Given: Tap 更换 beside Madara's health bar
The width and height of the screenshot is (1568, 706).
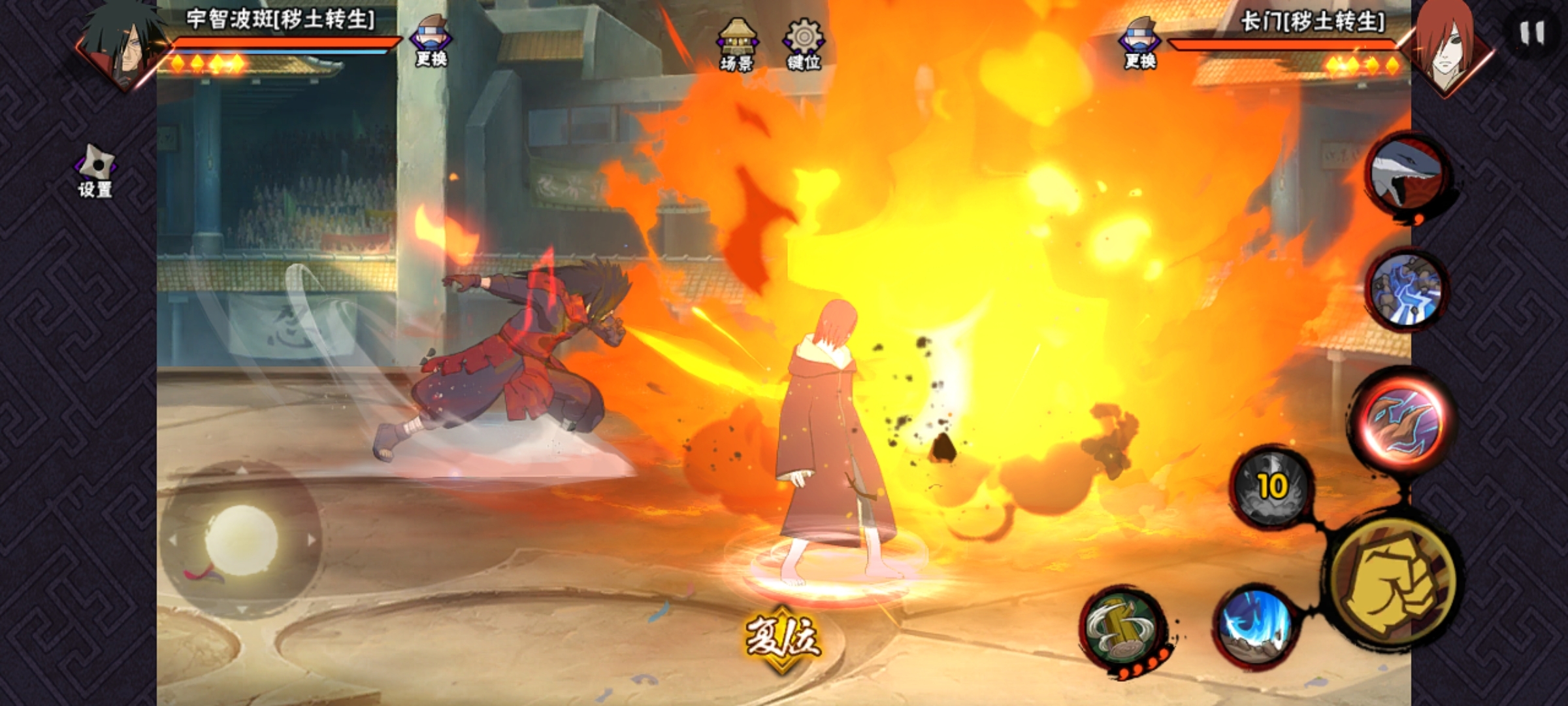Looking at the screenshot, I should click(431, 42).
